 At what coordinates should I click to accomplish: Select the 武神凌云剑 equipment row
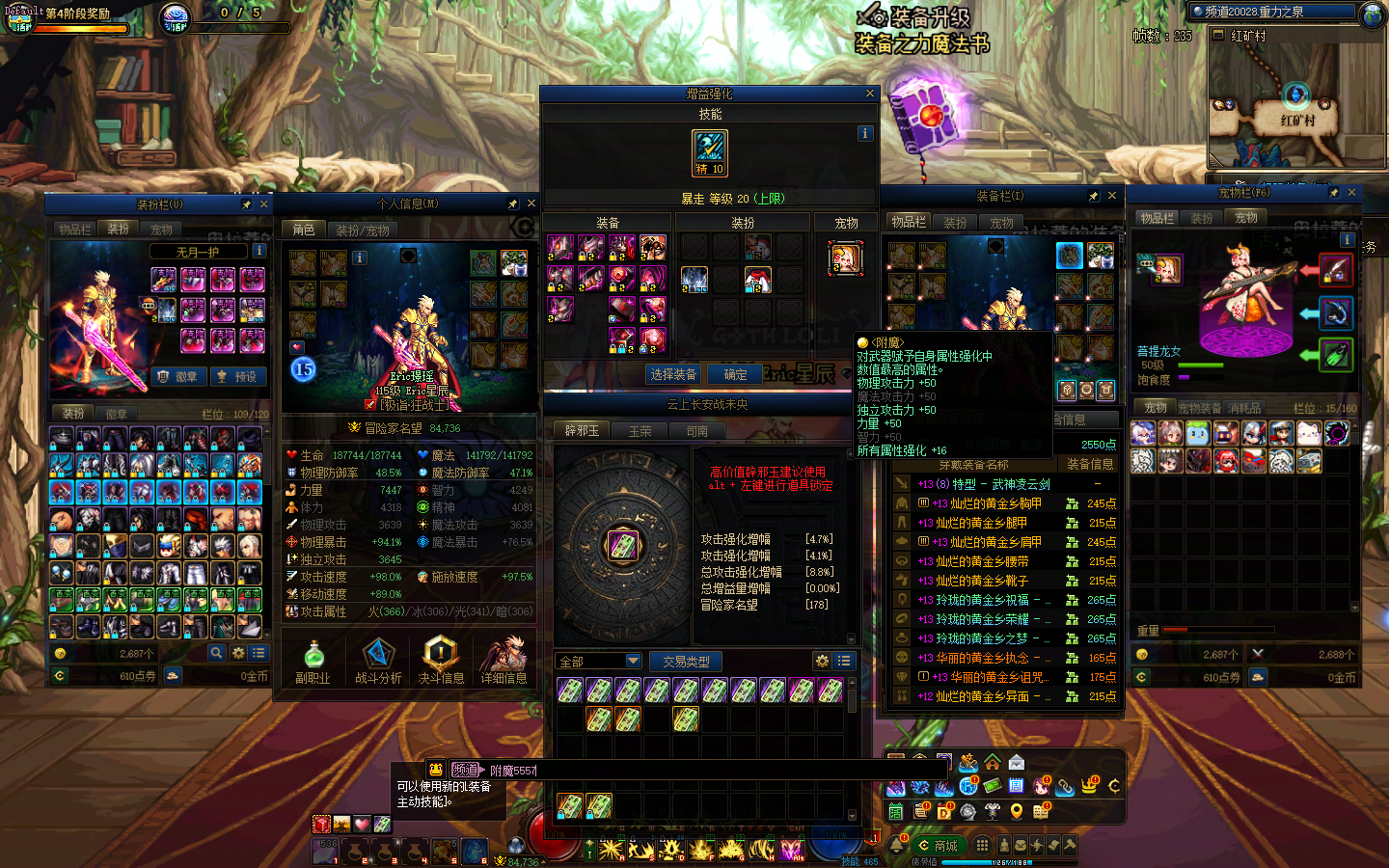1003,484
